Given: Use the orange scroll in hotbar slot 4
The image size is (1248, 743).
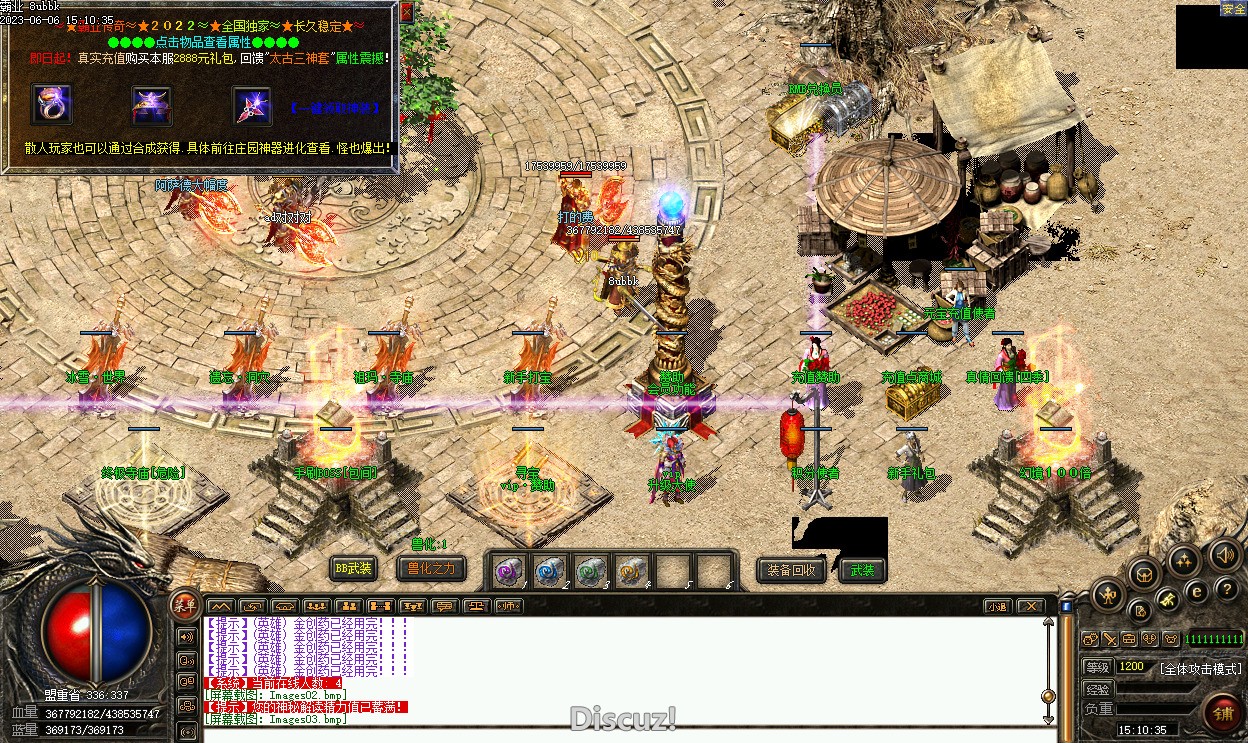Looking at the screenshot, I should tap(632, 571).
